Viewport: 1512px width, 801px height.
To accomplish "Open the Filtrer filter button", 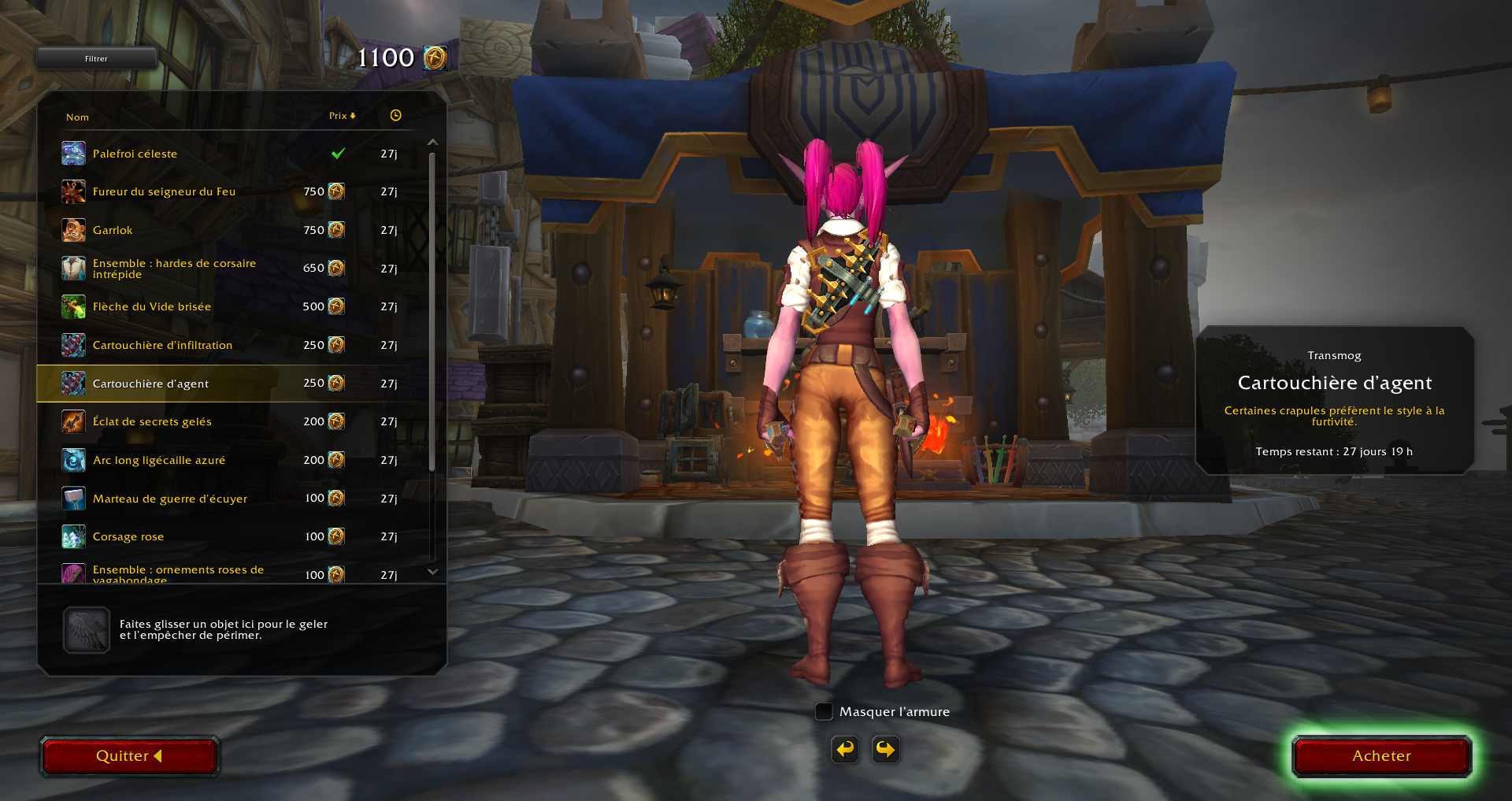I will click(96, 58).
